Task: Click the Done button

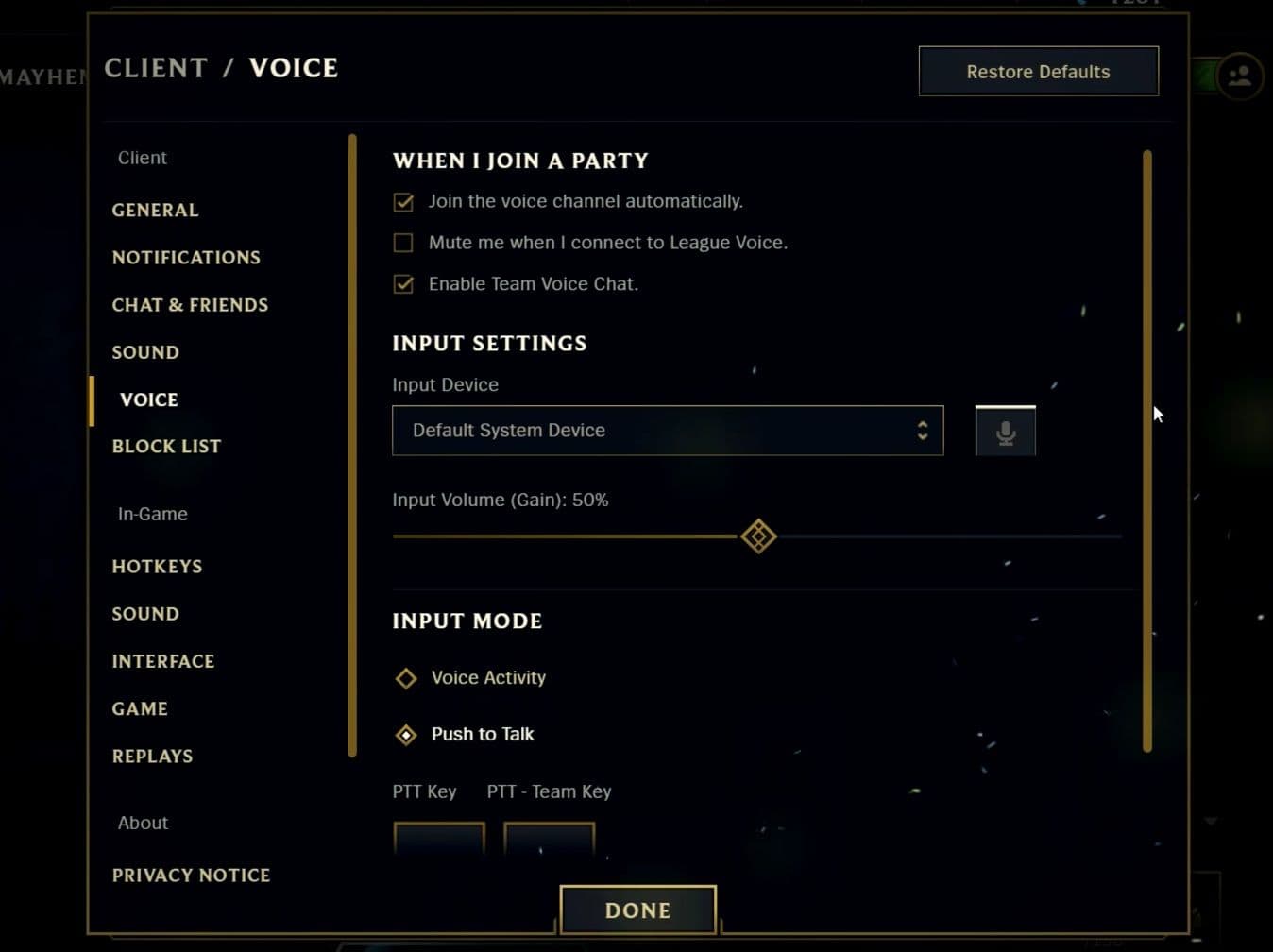Action: click(x=637, y=909)
